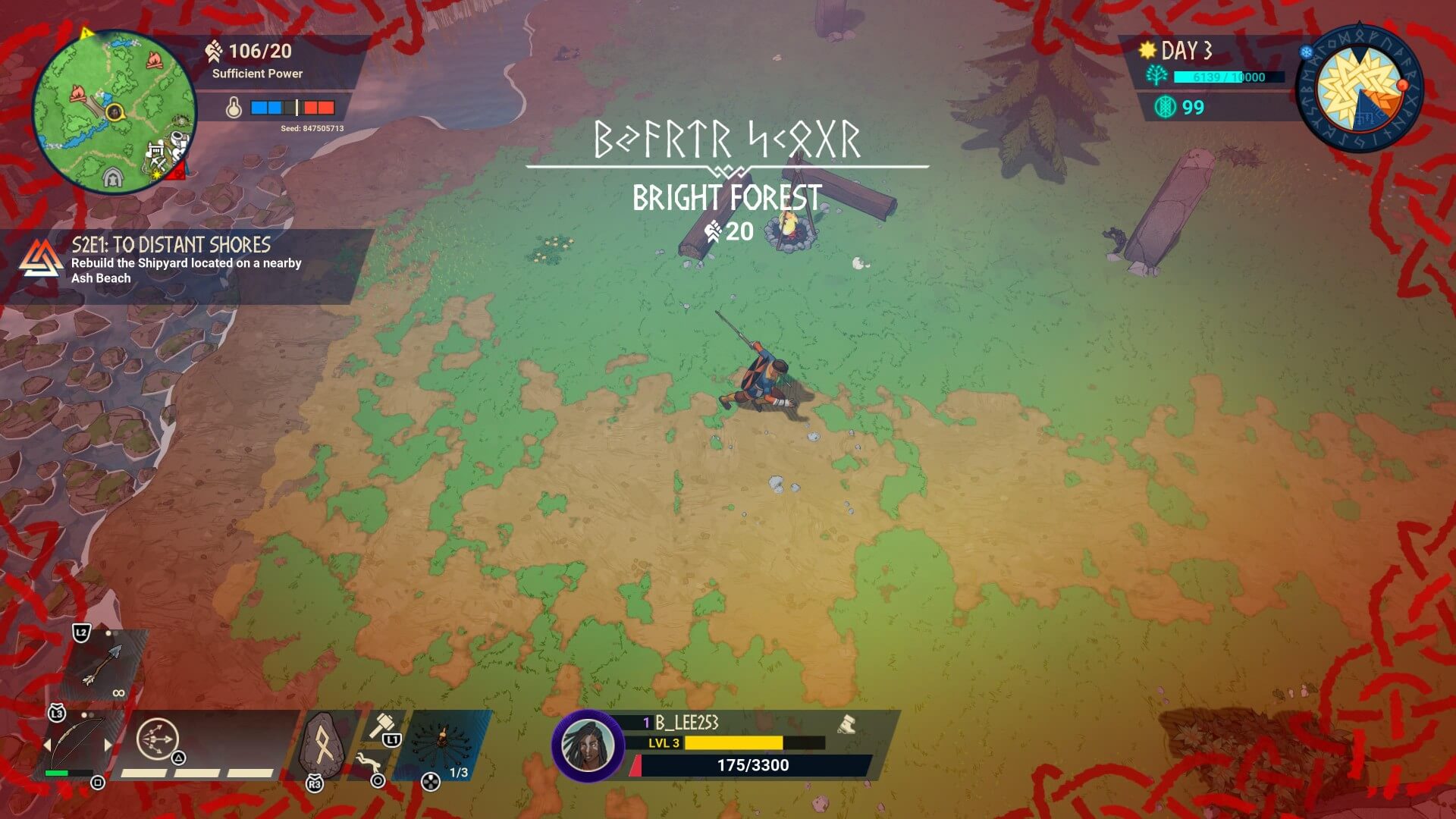This screenshot has width=1456, height=819.
Task: Select the player portrait marker on minimap
Action: click(115, 112)
